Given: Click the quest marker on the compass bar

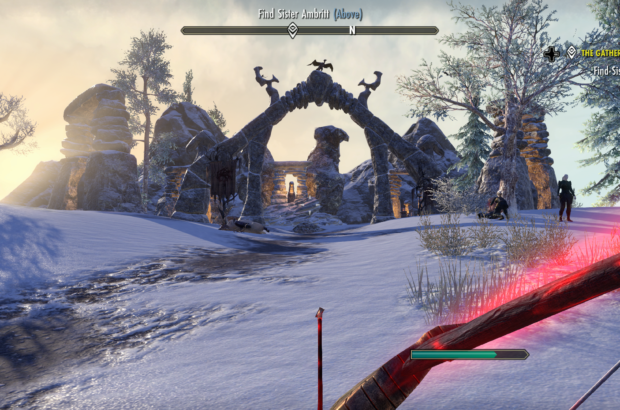Looking at the screenshot, I should [x=292, y=30].
